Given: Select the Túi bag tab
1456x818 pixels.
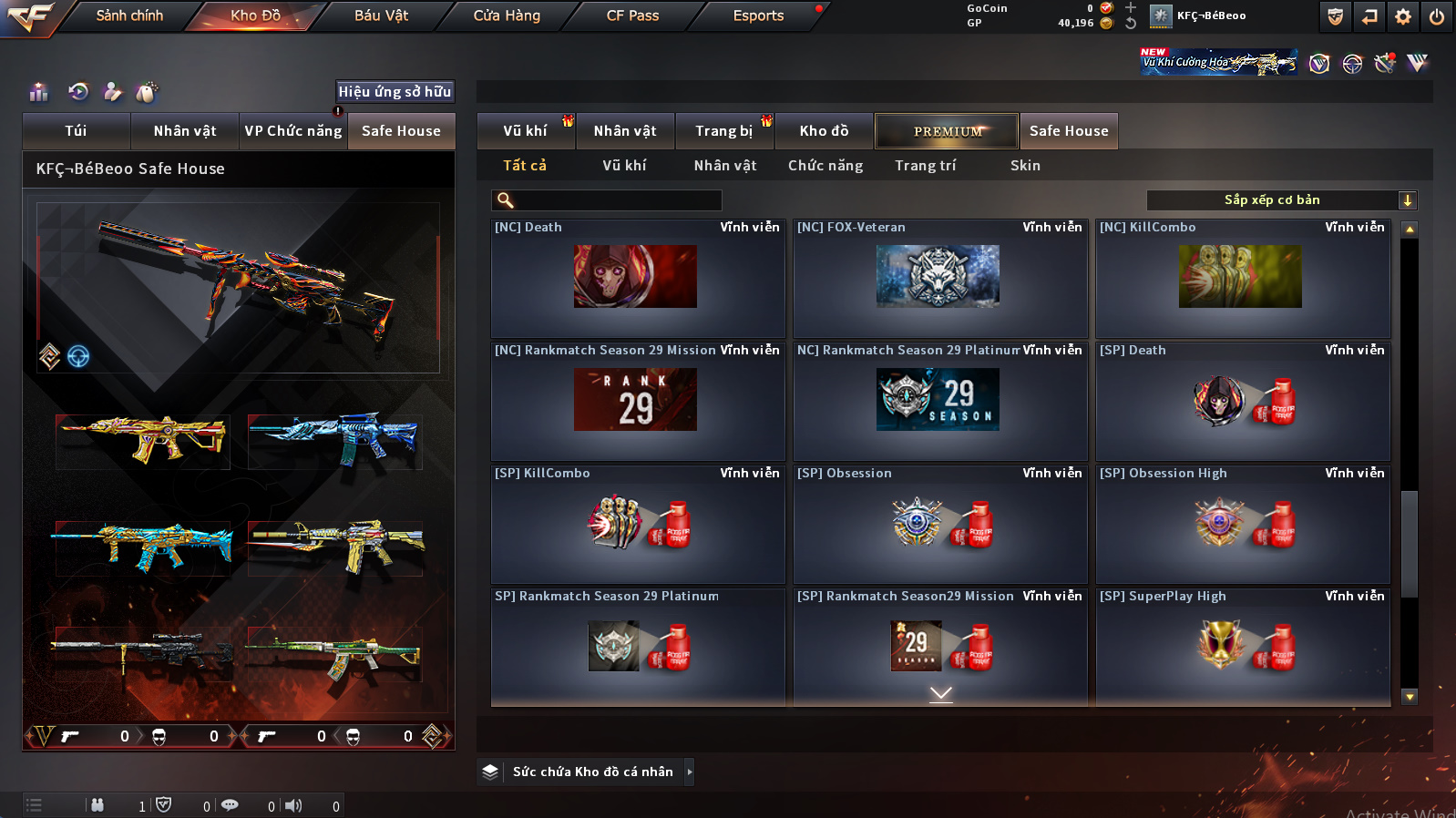Looking at the screenshot, I should 77,131.
